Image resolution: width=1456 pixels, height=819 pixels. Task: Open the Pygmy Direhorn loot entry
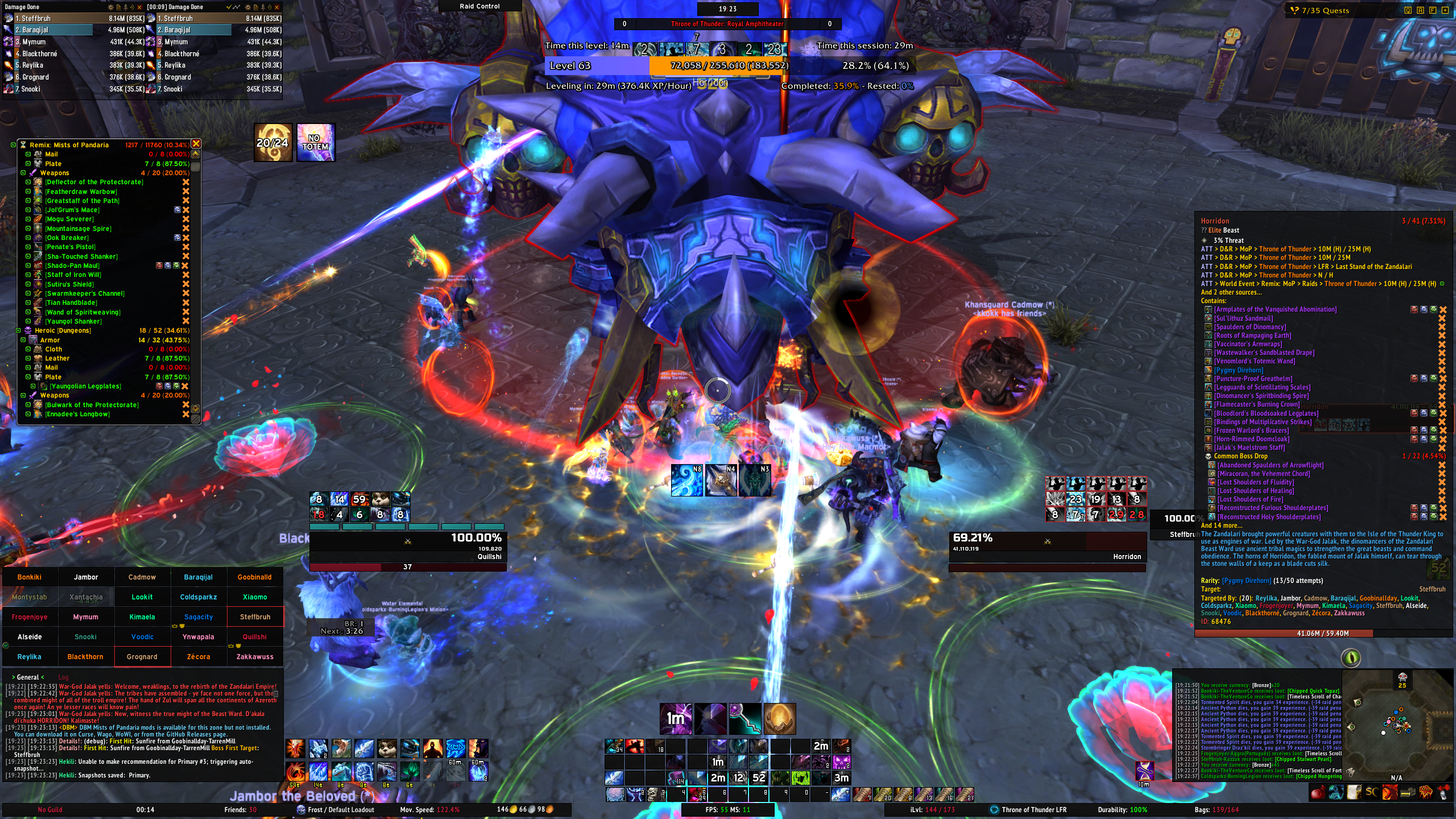coord(1238,370)
